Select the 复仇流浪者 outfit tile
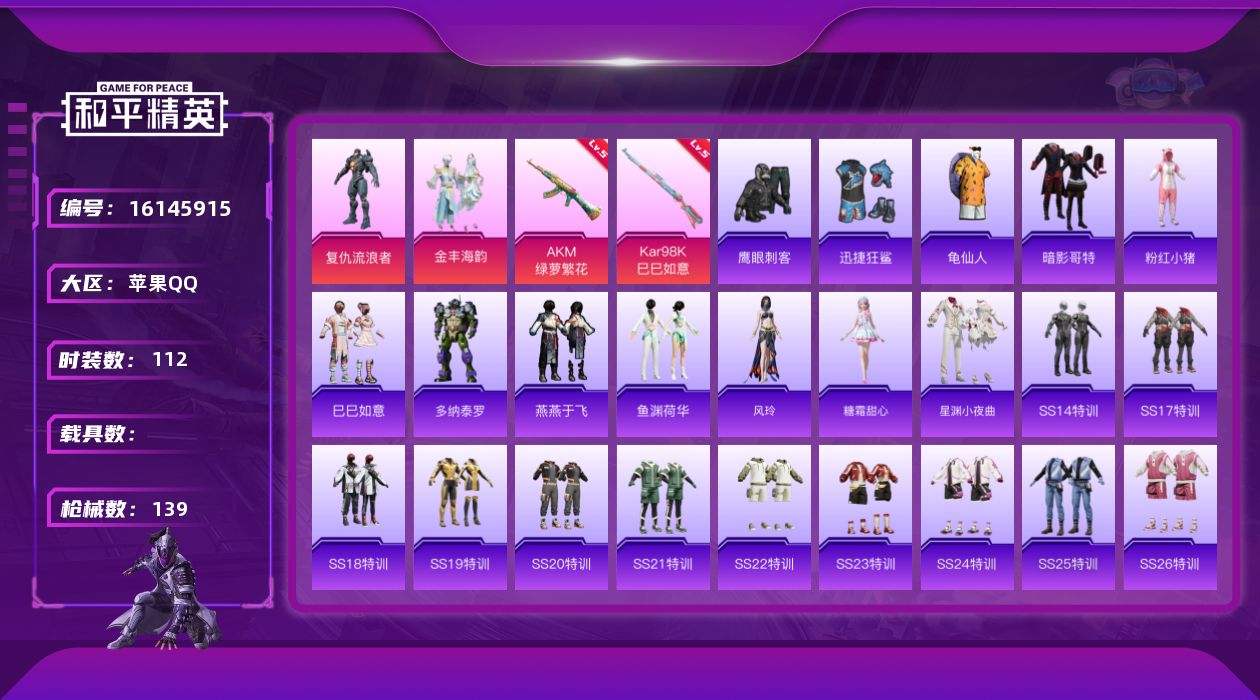1260x700 pixels. [358, 211]
